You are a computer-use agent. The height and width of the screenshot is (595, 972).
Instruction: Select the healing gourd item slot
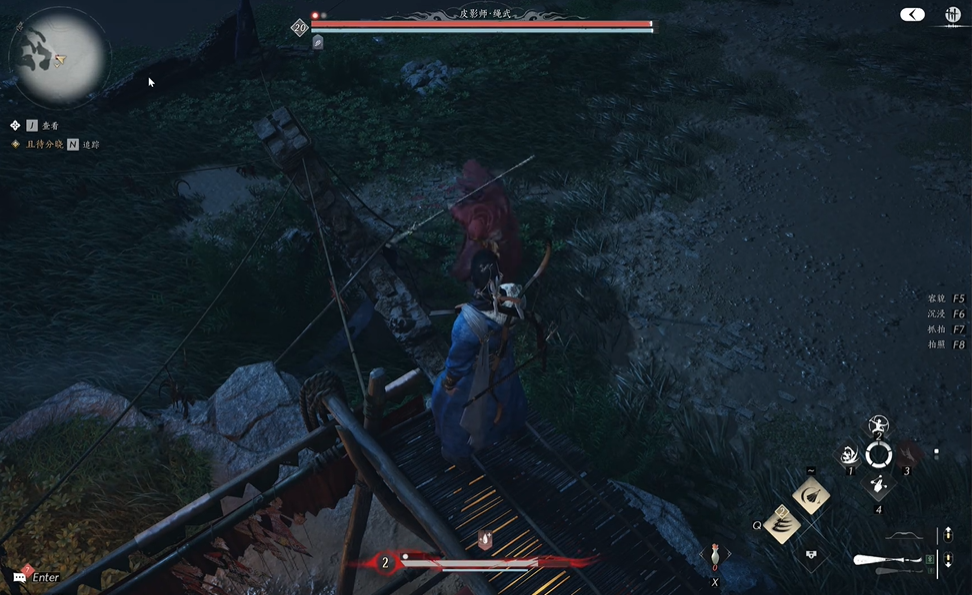pyautogui.click(x=715, y=554)
